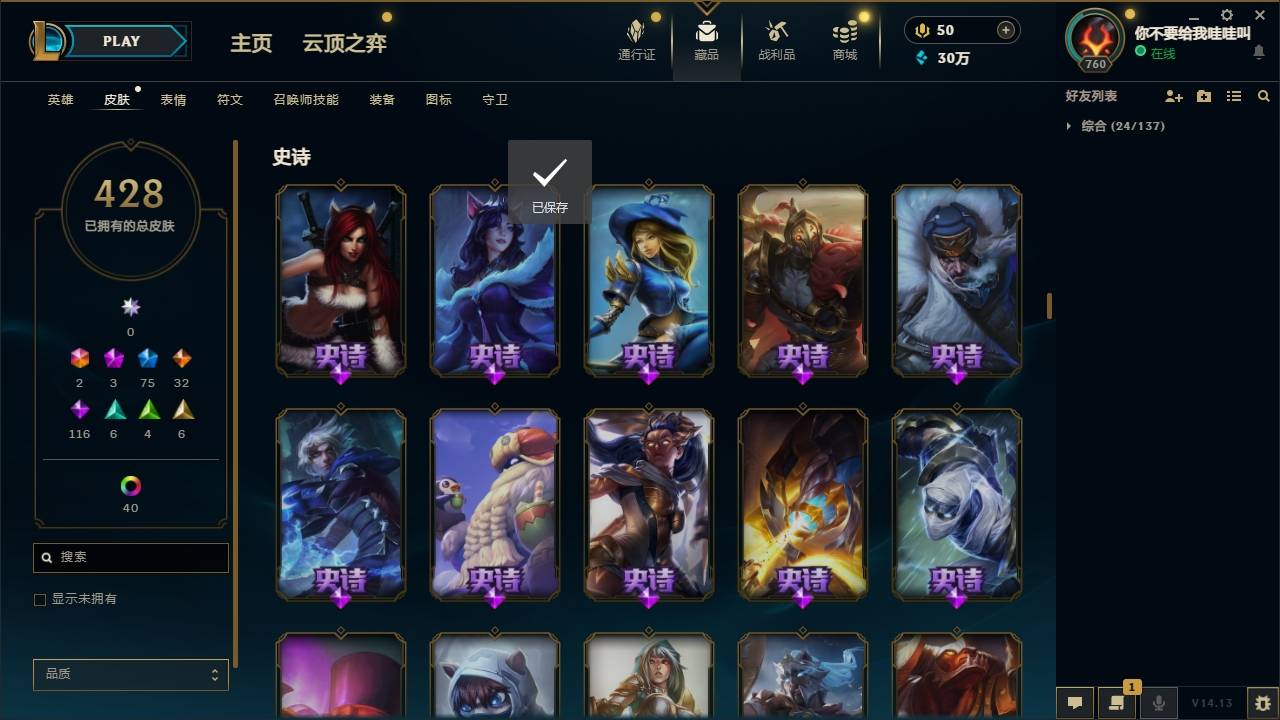Image resolution: width=1280 pixels, height=720 pixels.
Task: Toggle the microphone at the bottom right
Action: 1158,703
